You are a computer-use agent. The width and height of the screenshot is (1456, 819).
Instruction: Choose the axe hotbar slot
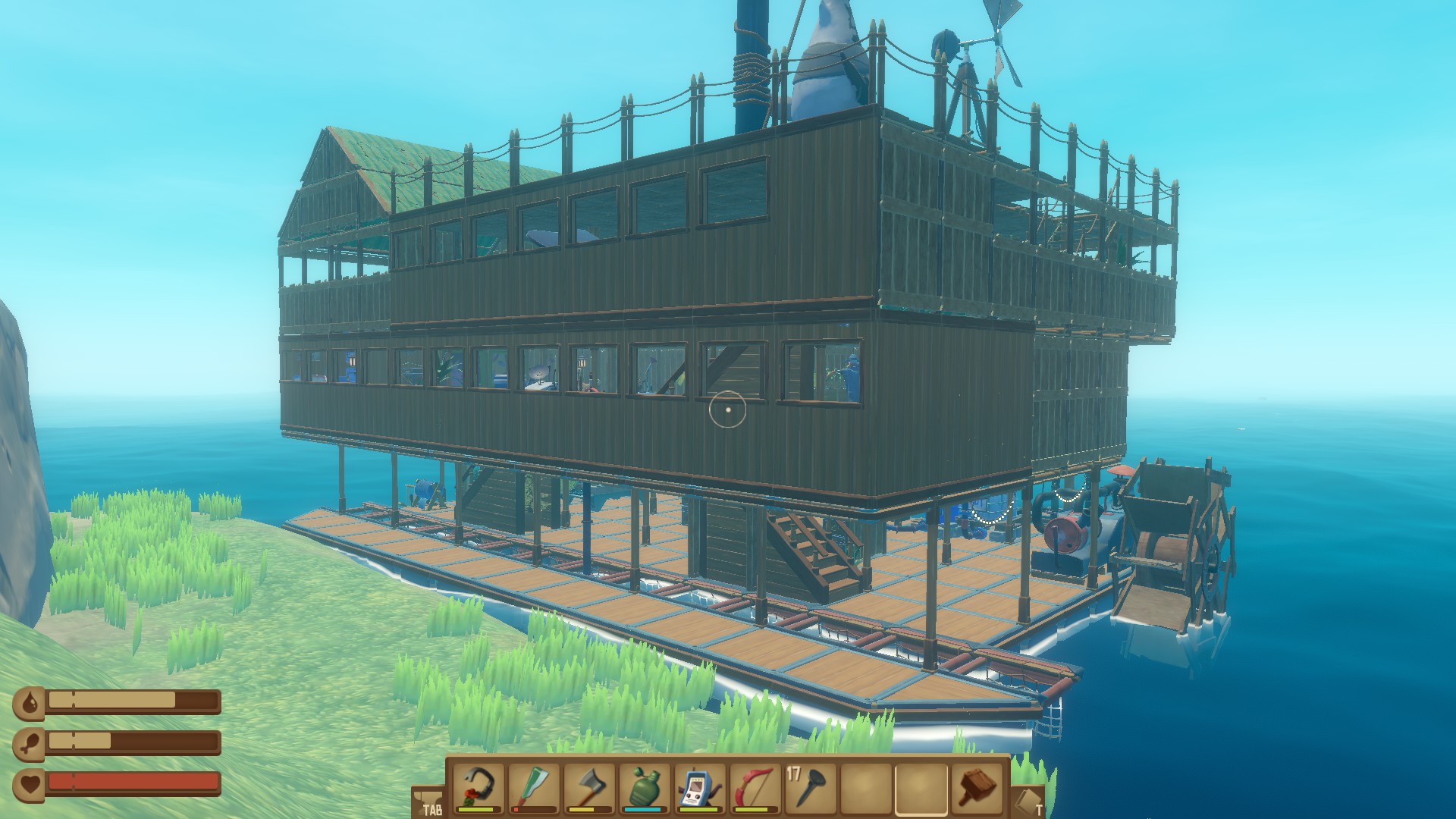[x=589, y=788]
